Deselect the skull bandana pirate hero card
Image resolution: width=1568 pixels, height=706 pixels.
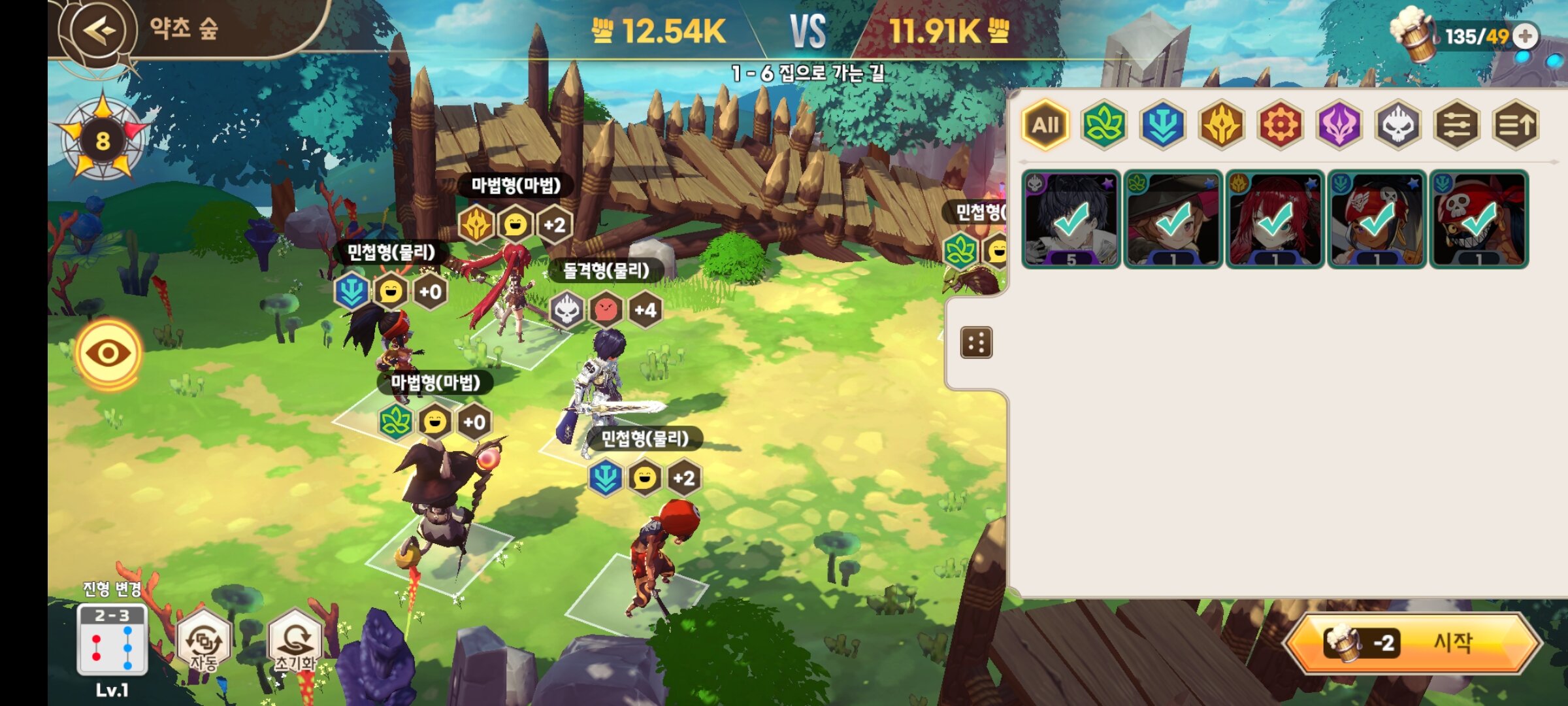coord(1478,219)
